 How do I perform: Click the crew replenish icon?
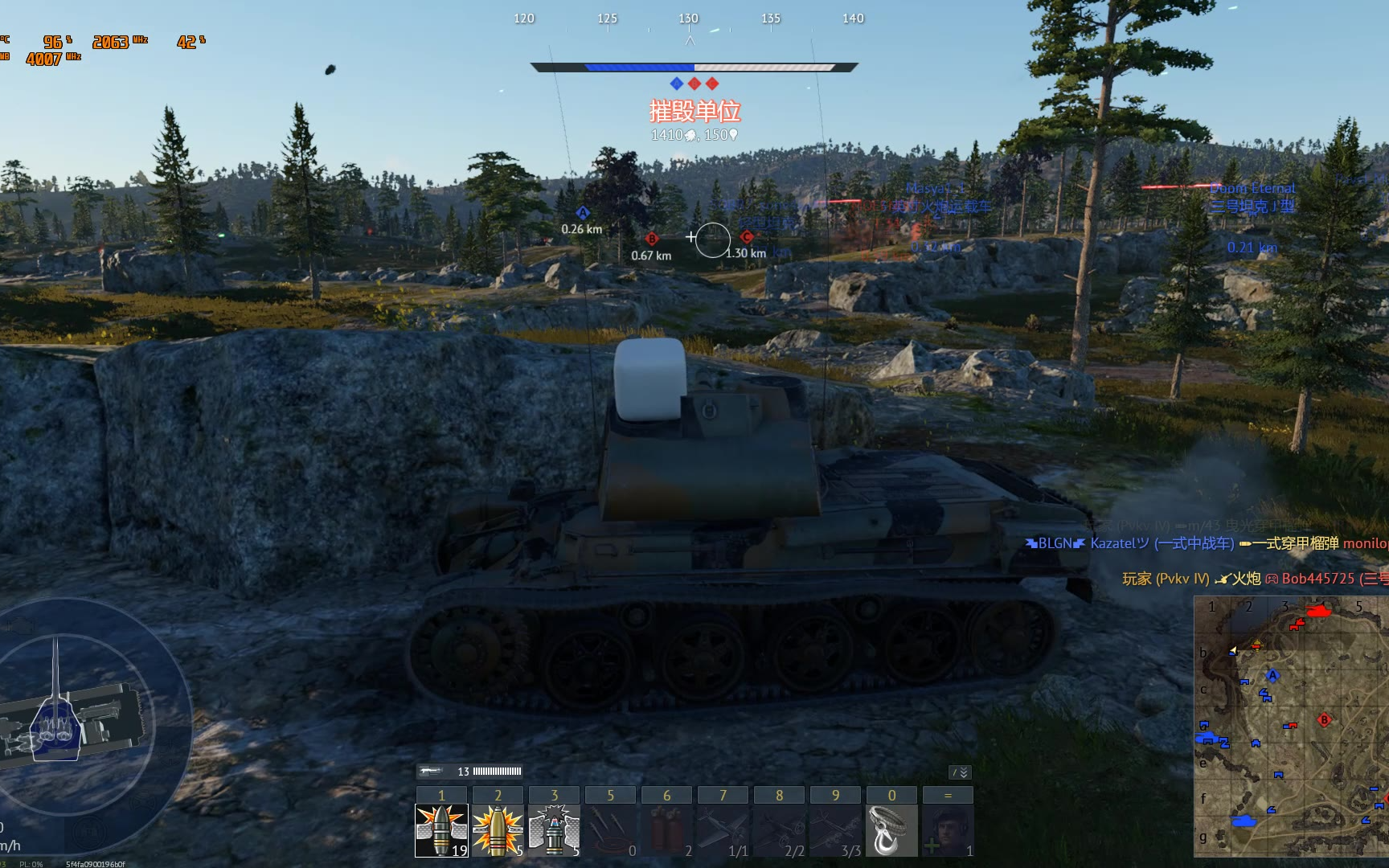(948, 830)
